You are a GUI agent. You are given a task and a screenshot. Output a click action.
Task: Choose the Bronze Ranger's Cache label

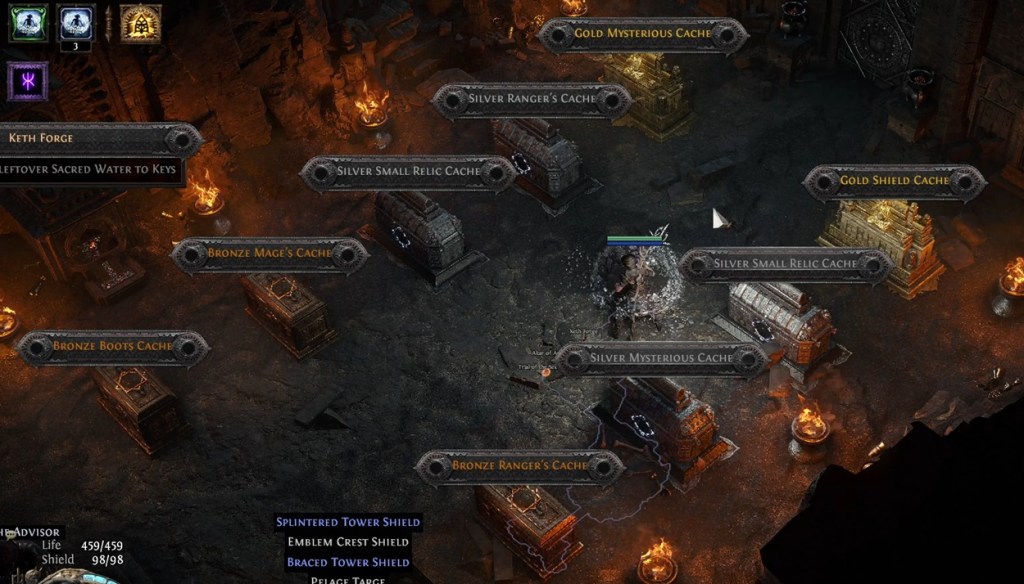tap(520, 466)
